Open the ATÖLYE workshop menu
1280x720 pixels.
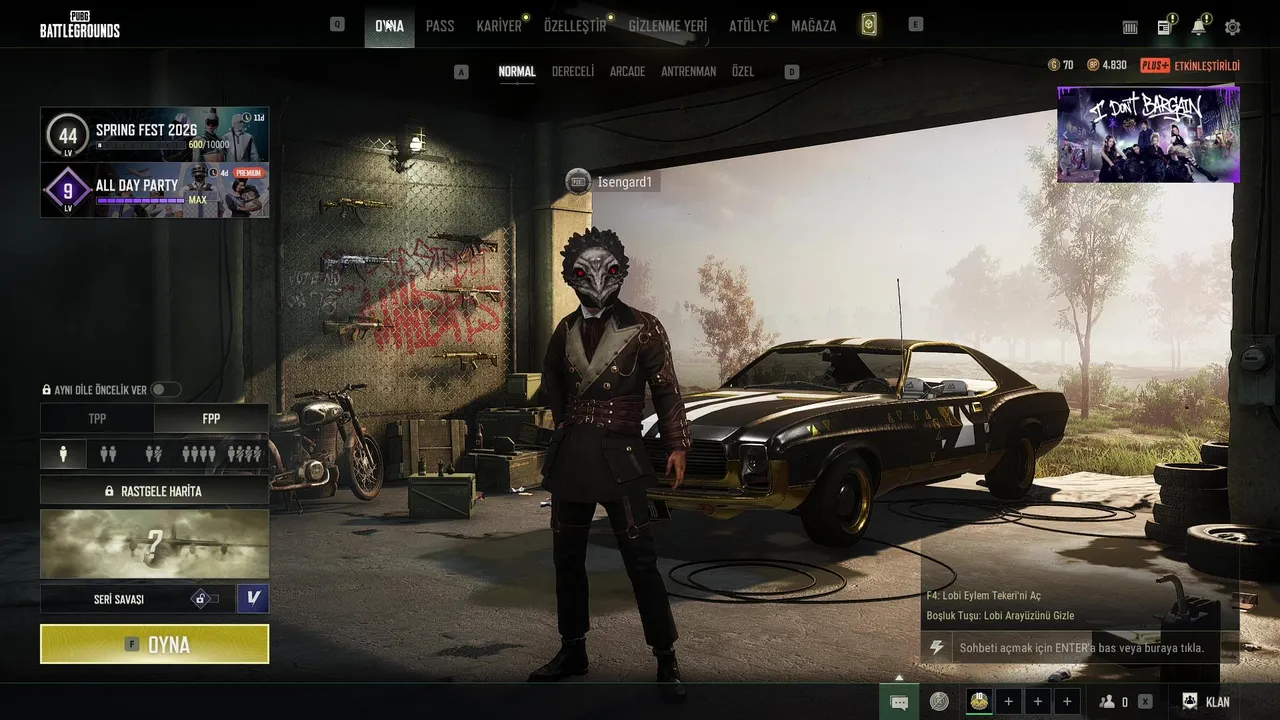tap(749, 26)
